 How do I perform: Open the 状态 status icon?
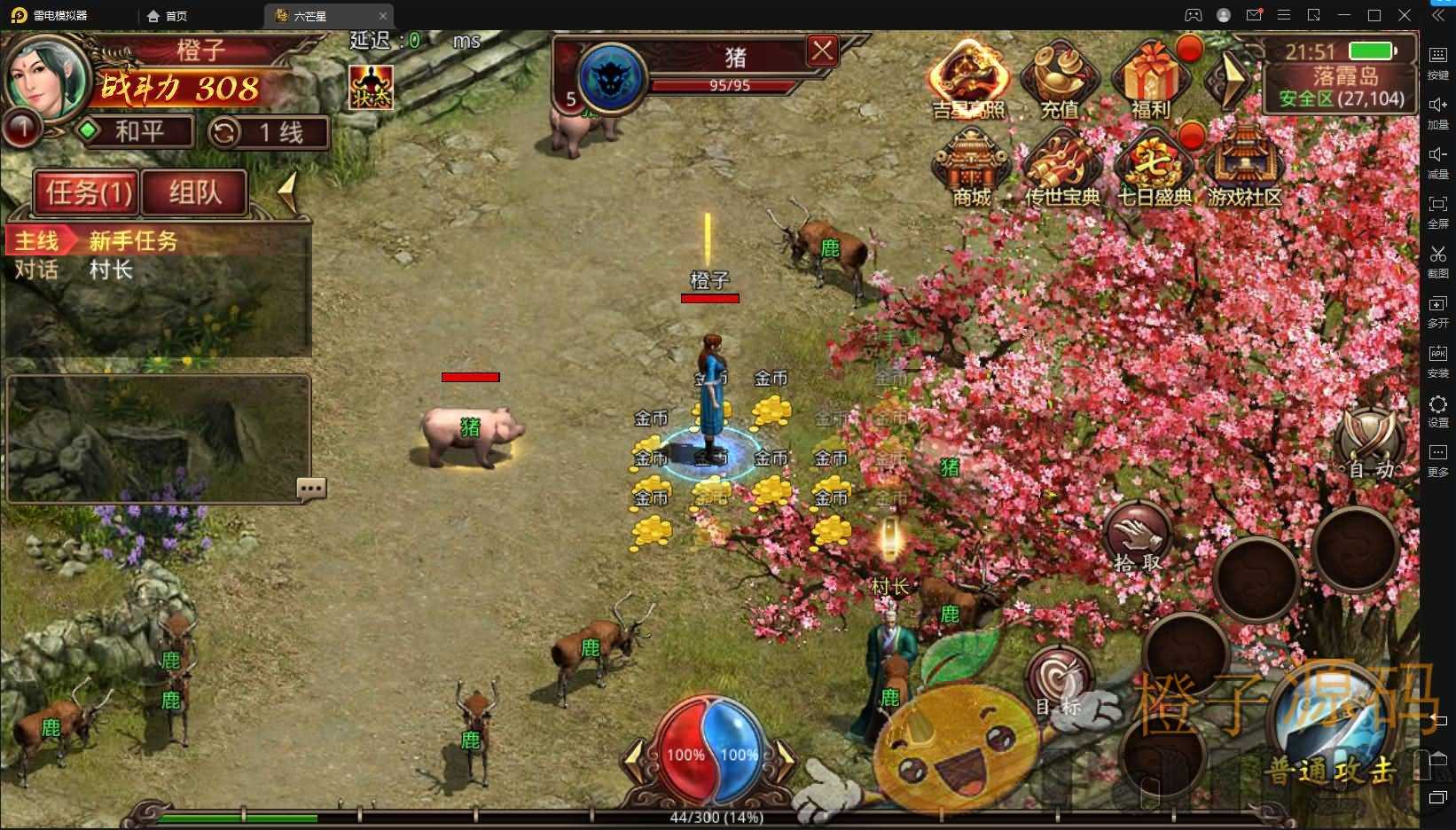[x=371, y=88]
